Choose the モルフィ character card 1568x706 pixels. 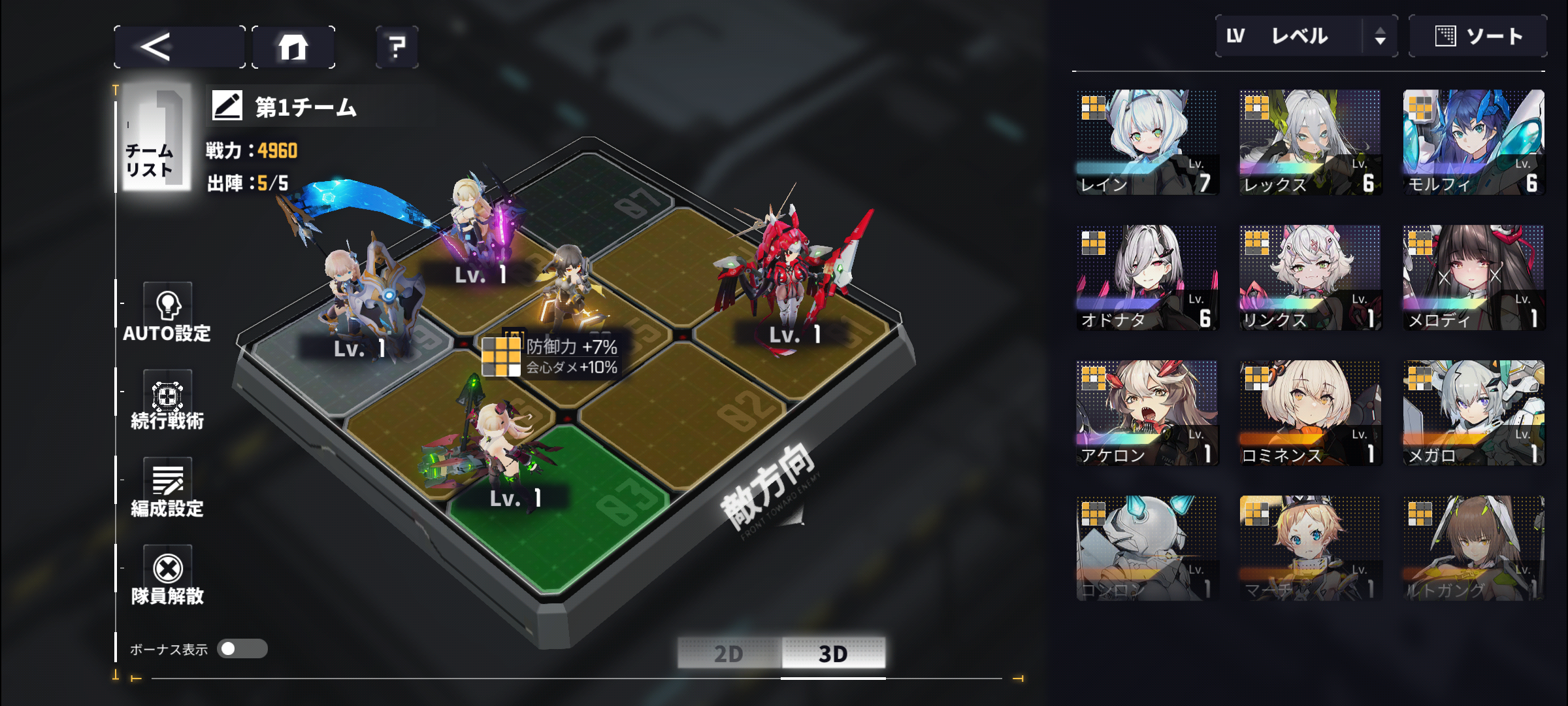pyautogui.click(x=1473, y=143)
